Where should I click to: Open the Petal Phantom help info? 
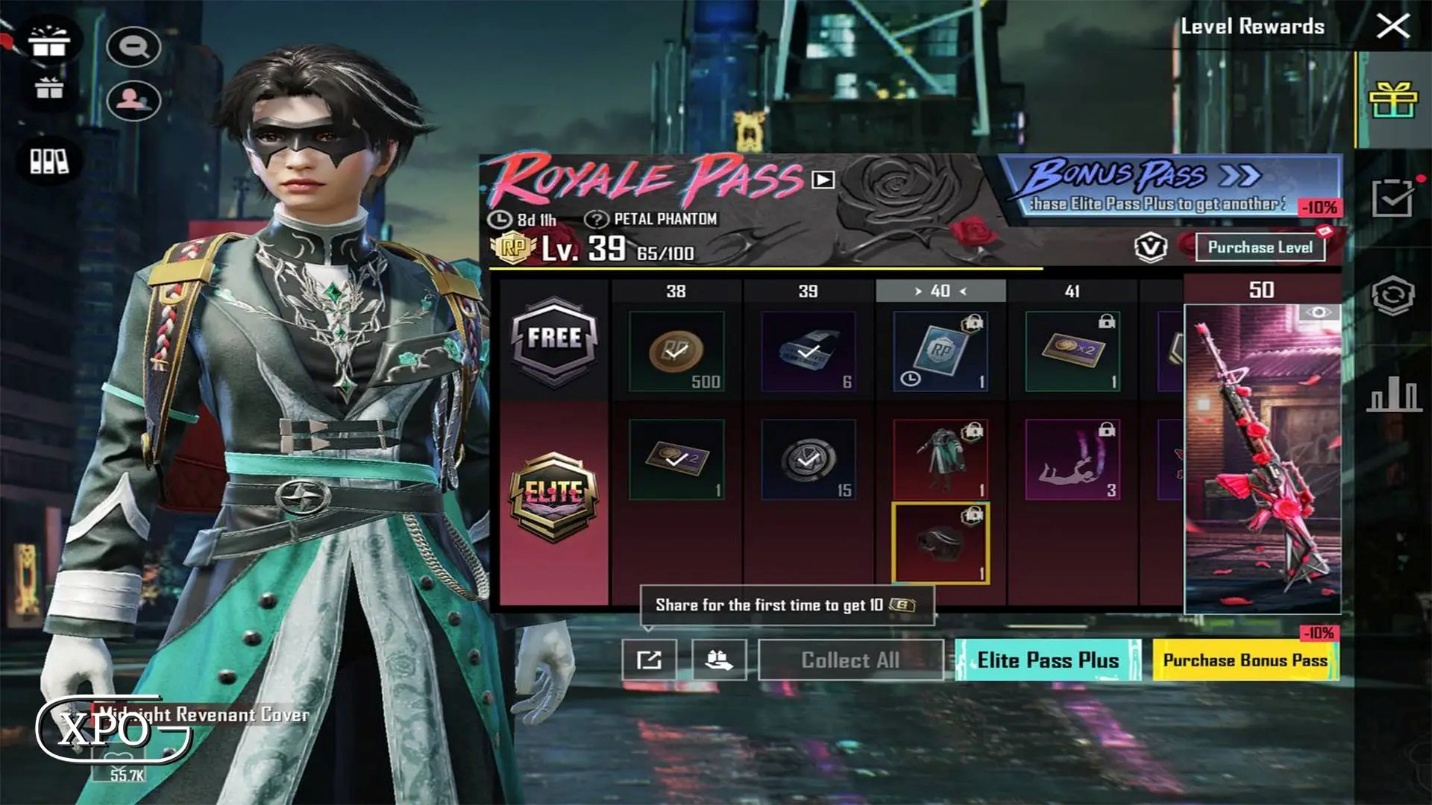(x=597, y=219)
